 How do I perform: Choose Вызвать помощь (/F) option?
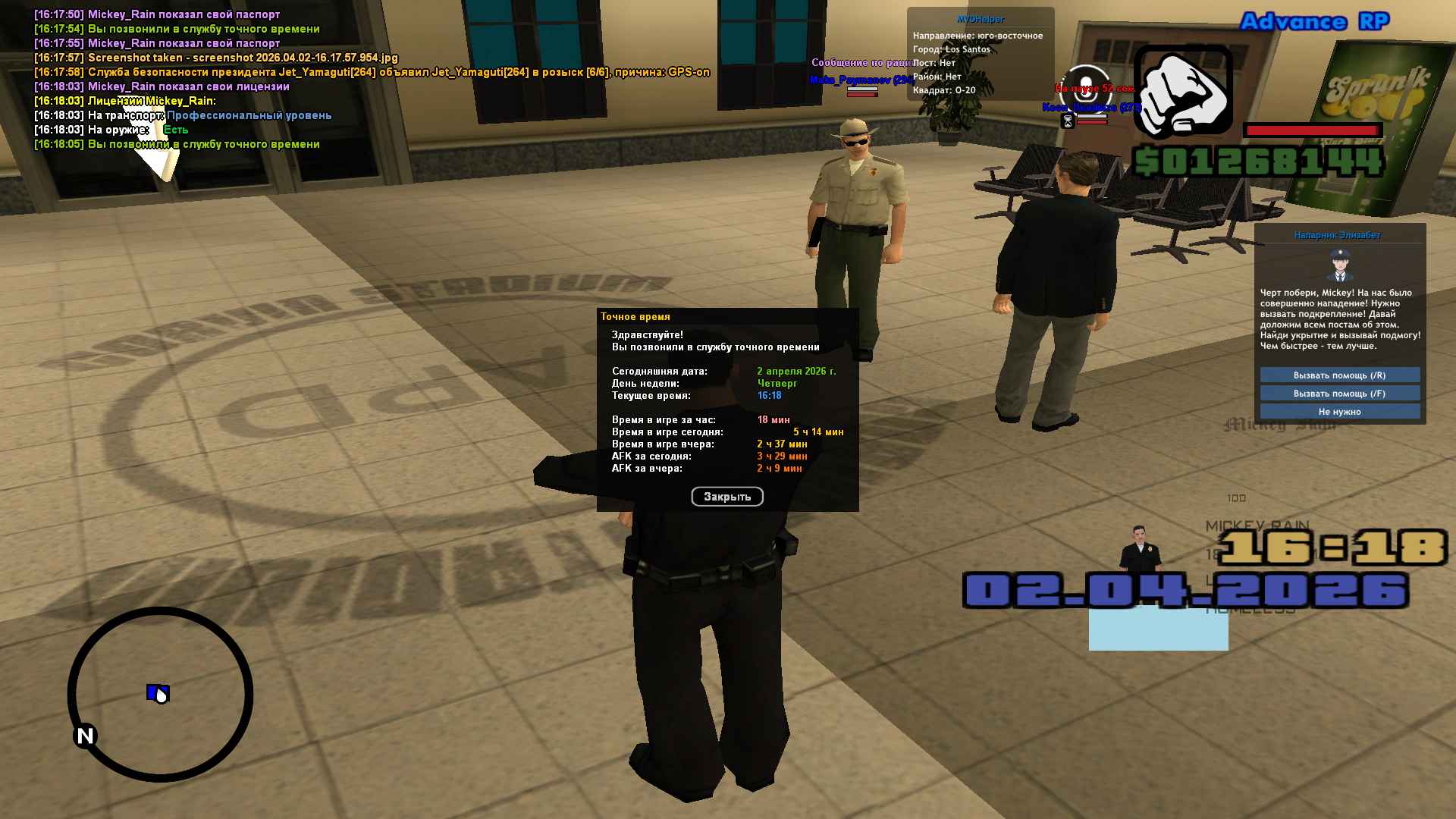[x=1339, y=394]
